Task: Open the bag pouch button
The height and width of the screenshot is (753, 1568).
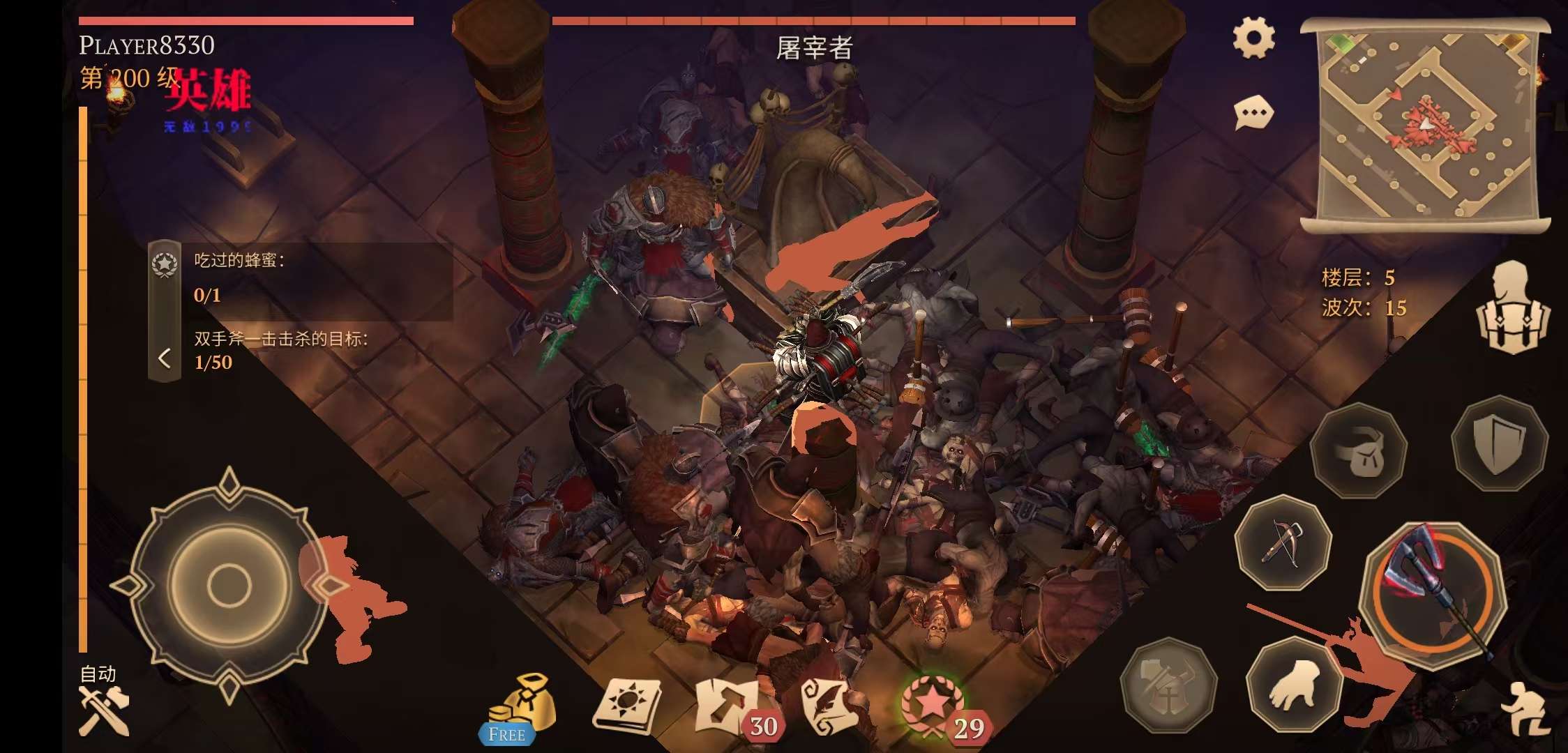Action: 1357,450
